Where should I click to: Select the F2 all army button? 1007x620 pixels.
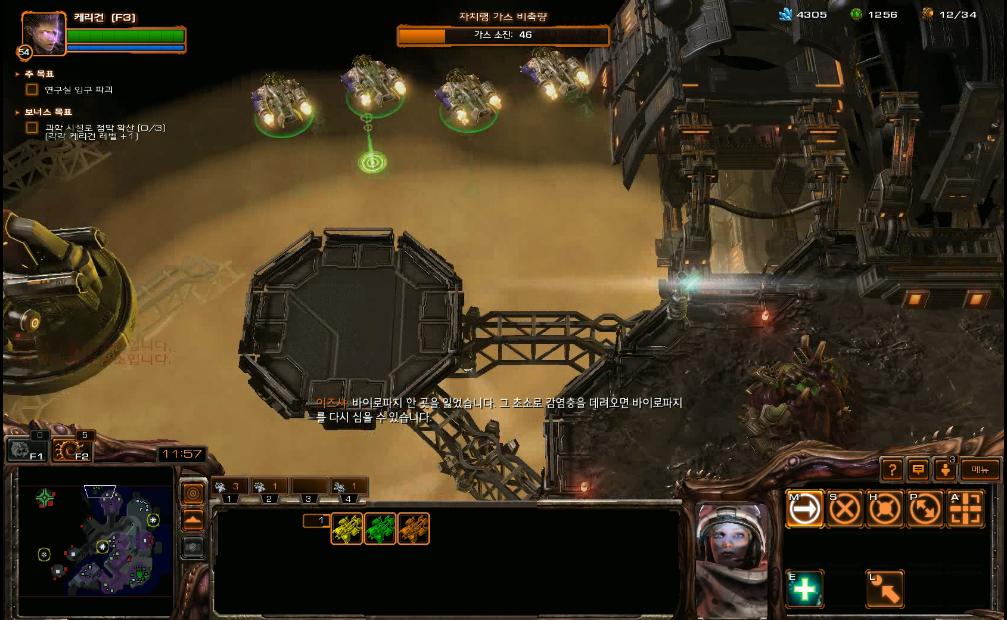72,451
